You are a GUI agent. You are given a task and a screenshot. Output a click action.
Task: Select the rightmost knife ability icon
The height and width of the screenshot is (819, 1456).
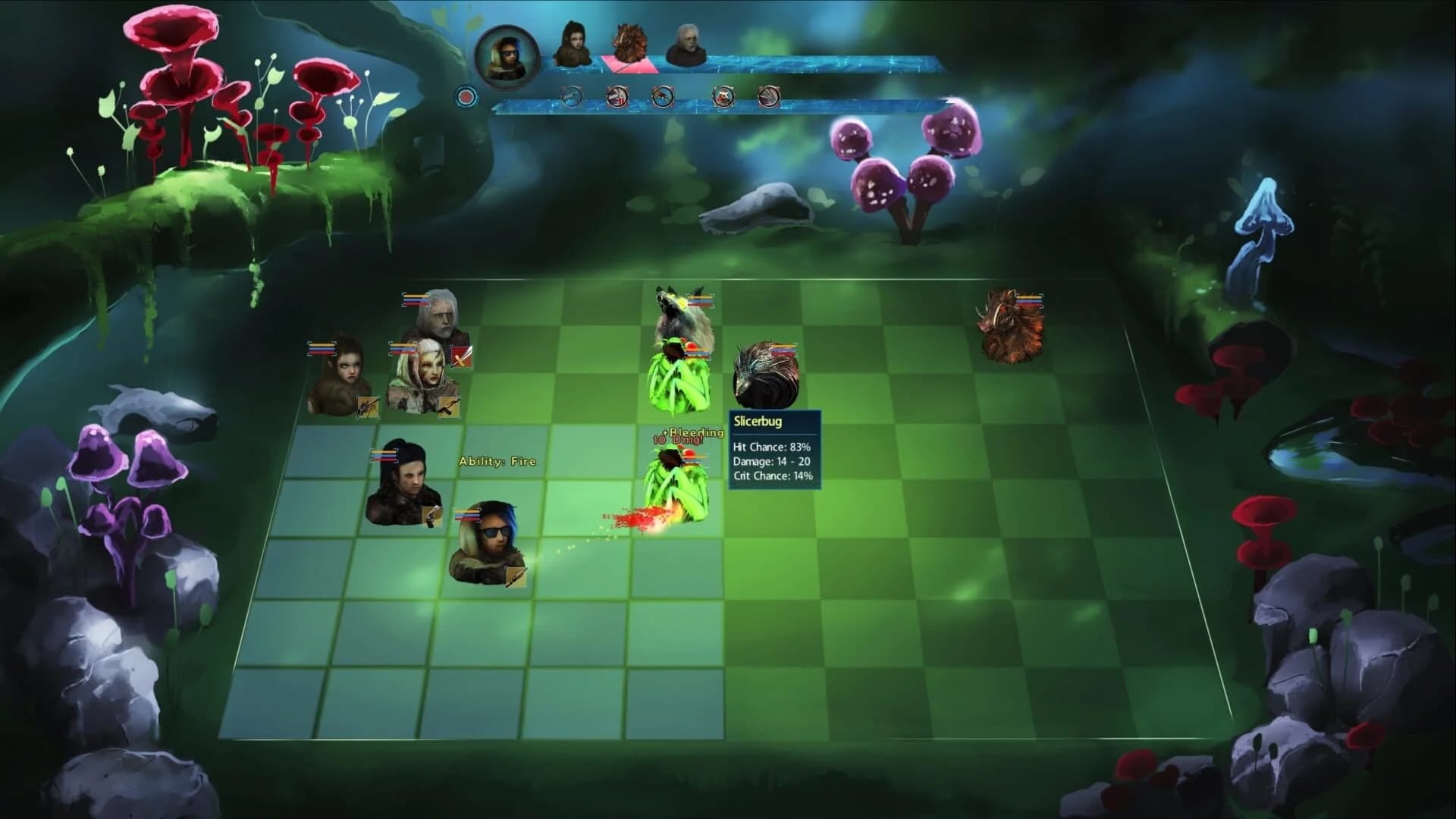pos(769,96)
